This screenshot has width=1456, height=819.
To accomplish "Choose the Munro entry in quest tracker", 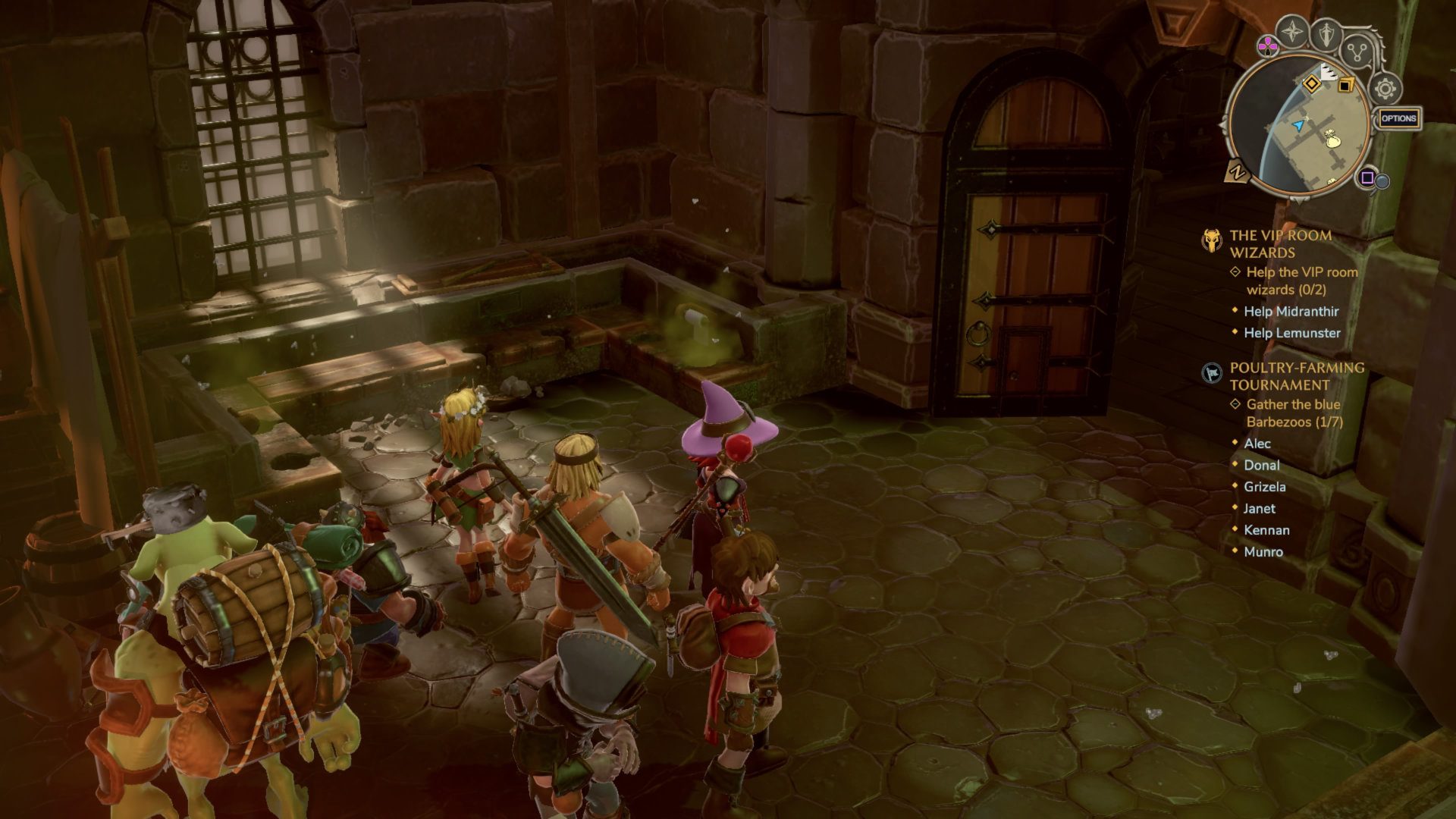I will click(1263, 552).
